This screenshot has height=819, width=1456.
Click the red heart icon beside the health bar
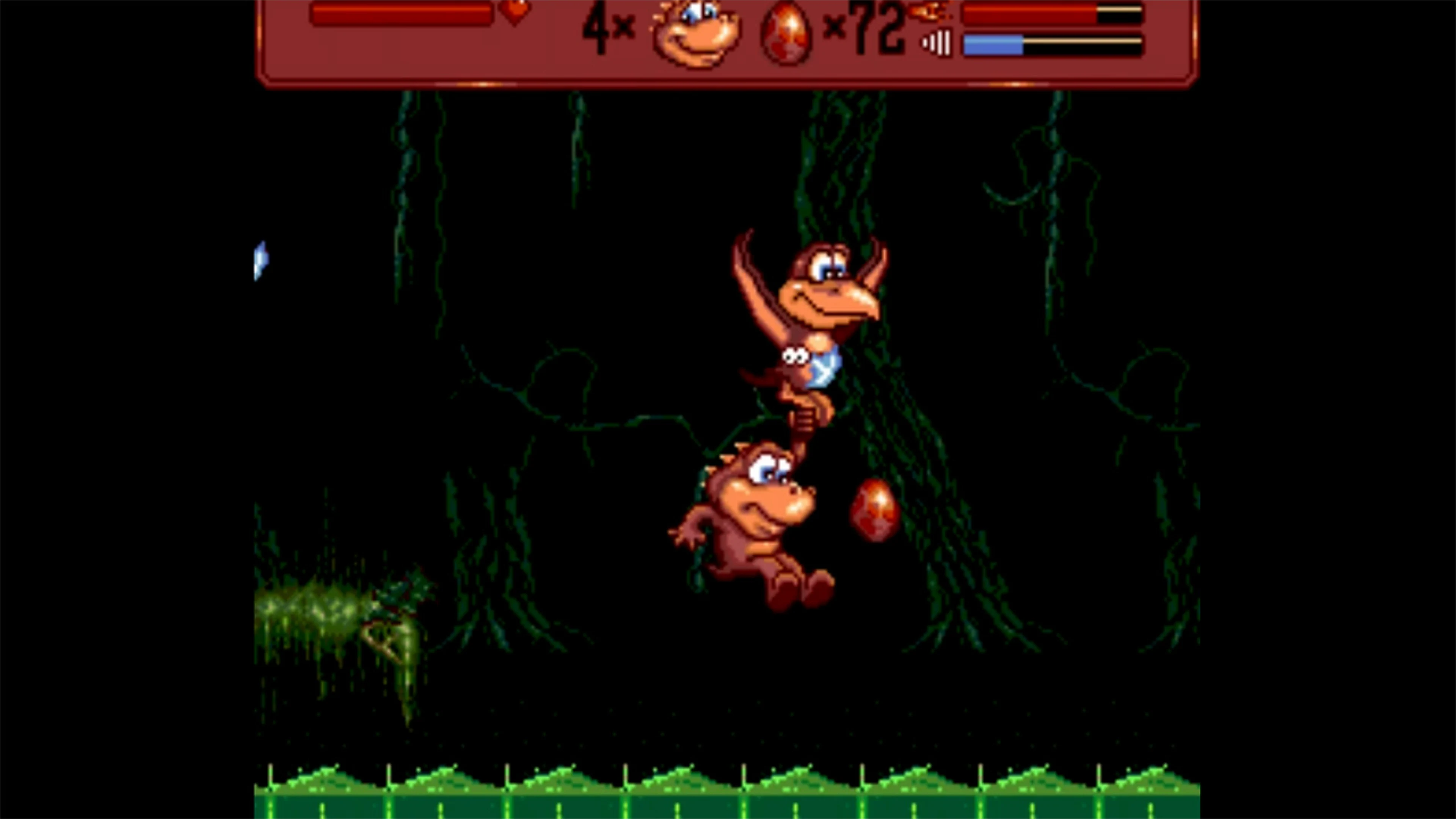[x=515, y=14]
